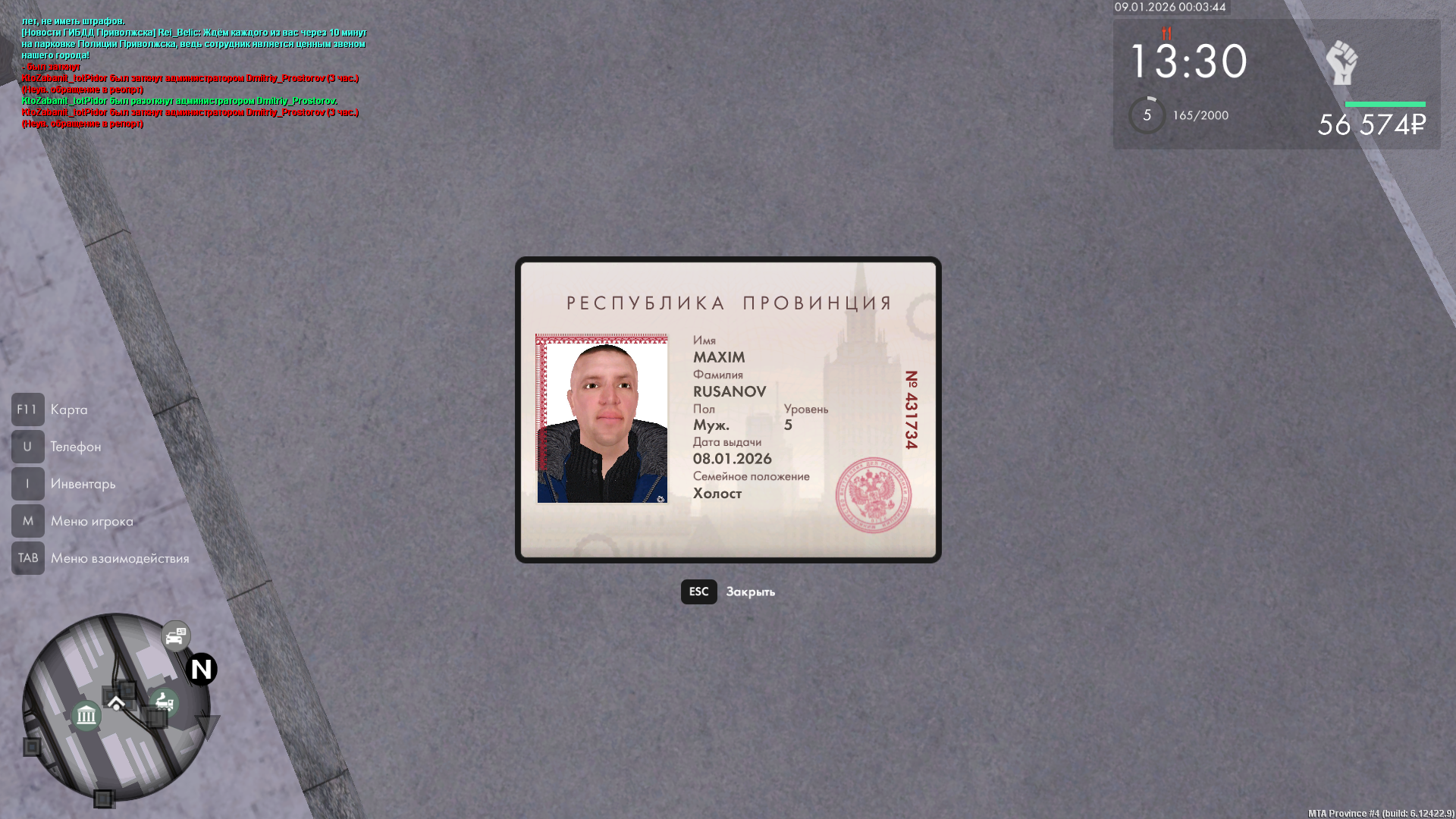This screenshot has height=819, width=1456.
Task: Click the M Меню игрока keybind icon
Action: pos(27,521)
